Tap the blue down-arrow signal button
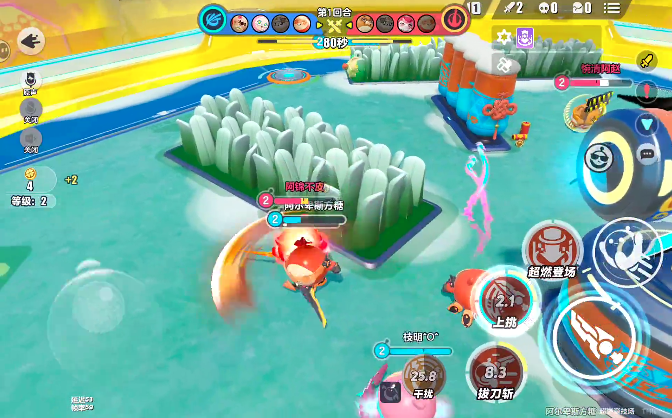This screenshot has width=672, height=418. [x=646, y=124]
